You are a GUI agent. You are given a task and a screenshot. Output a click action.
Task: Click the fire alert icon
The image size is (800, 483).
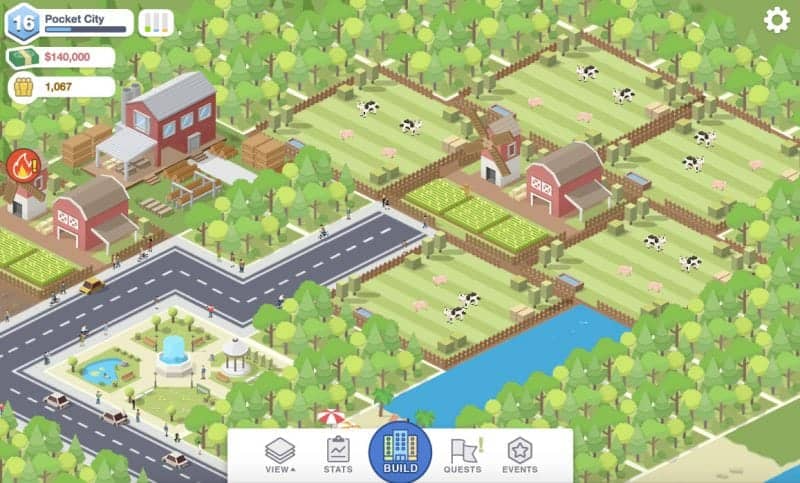[21, 165]
